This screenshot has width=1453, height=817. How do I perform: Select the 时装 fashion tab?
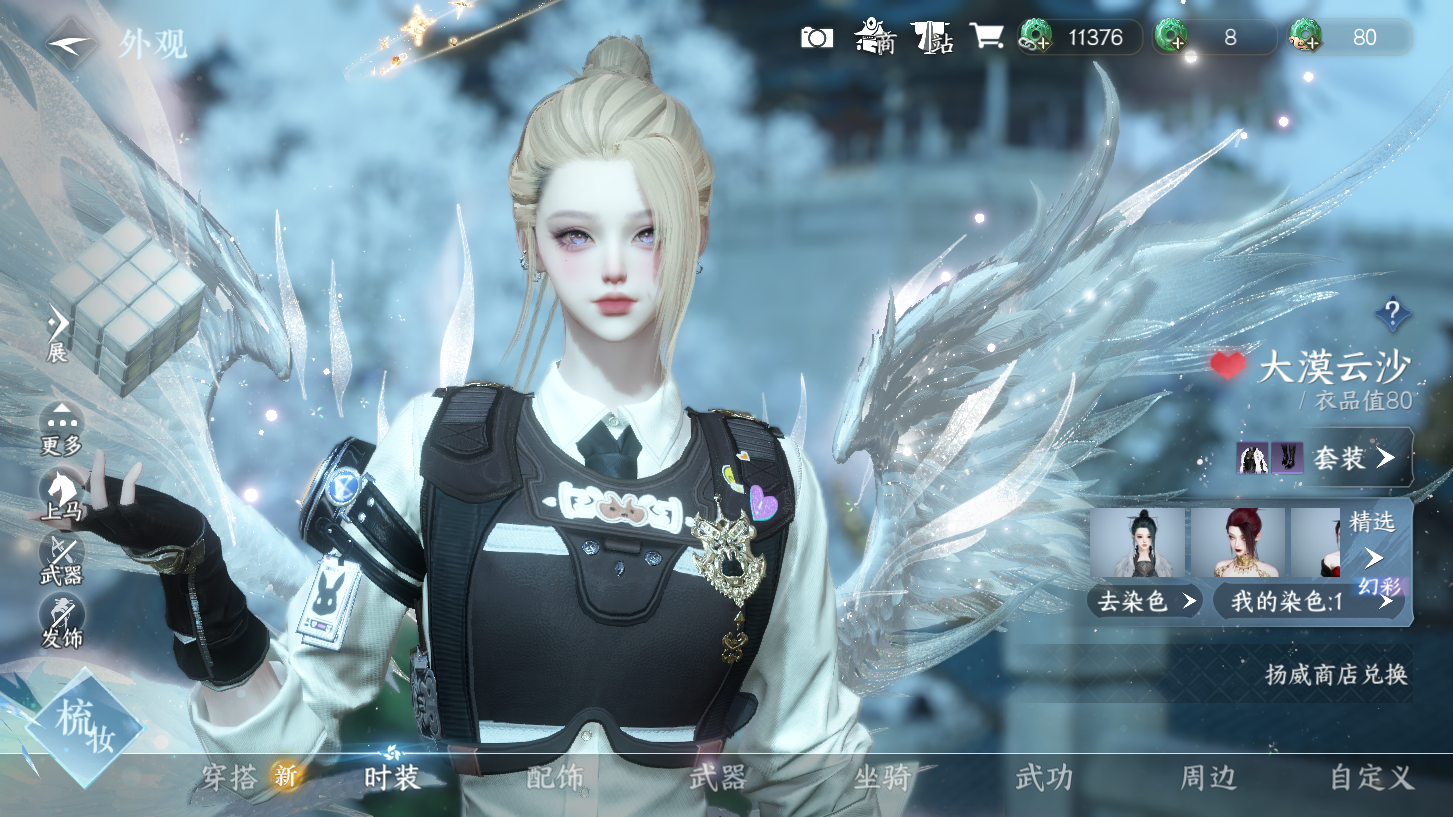click(x=392, y=777)
